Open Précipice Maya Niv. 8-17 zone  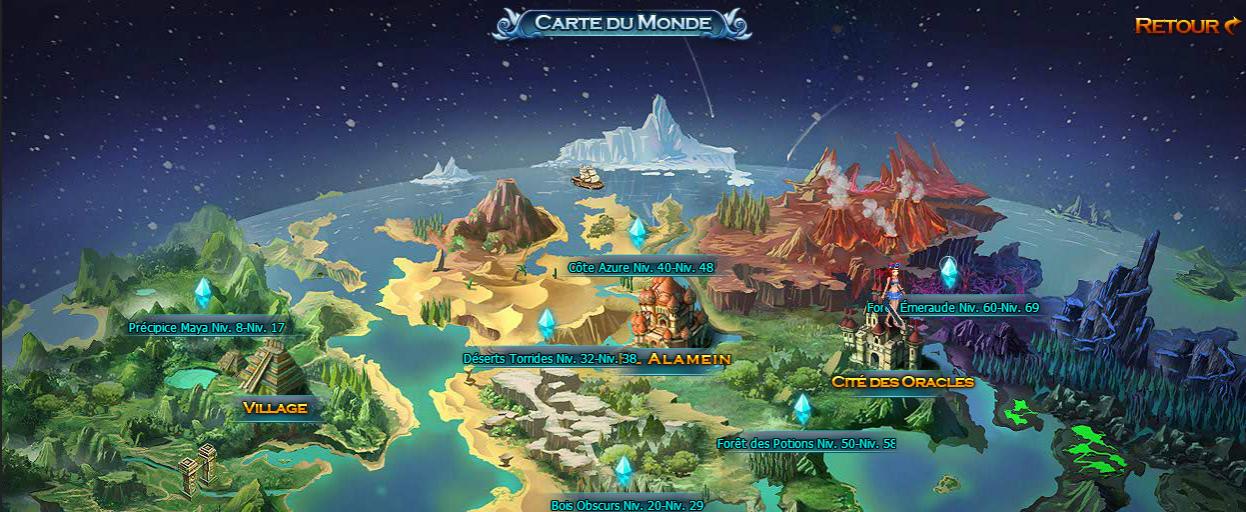pos(207,327)
